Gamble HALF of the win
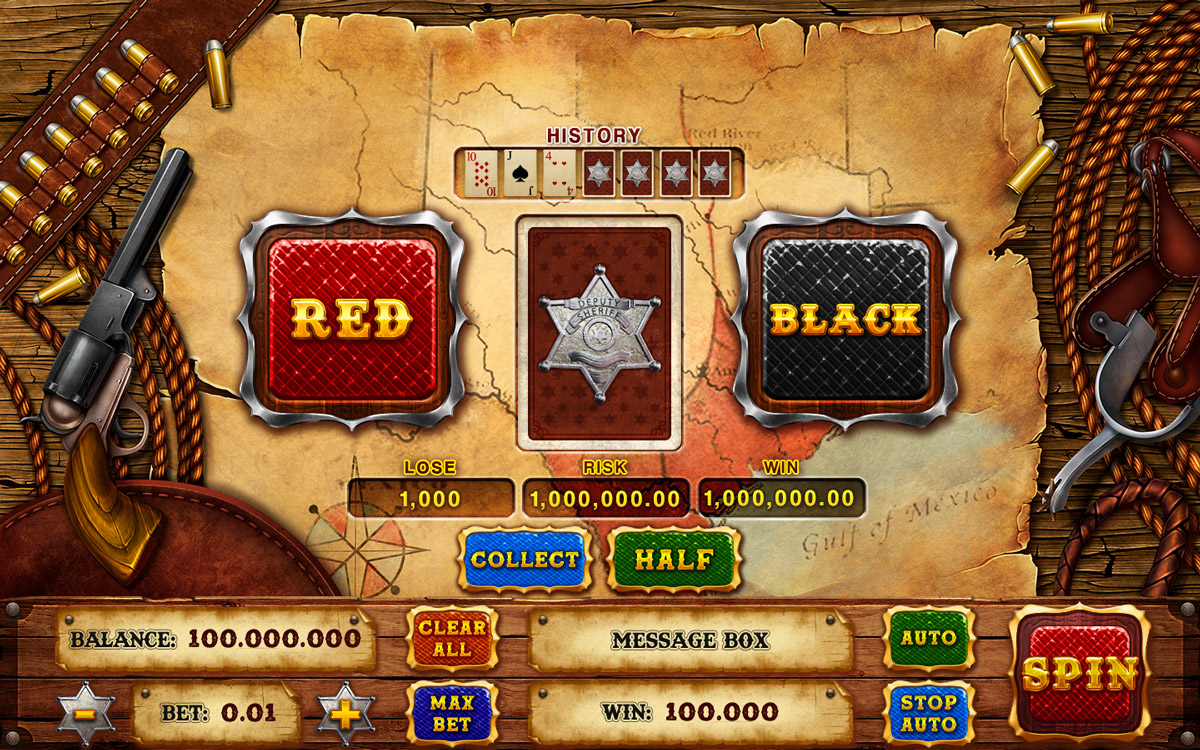 click(x=674, y=559)
